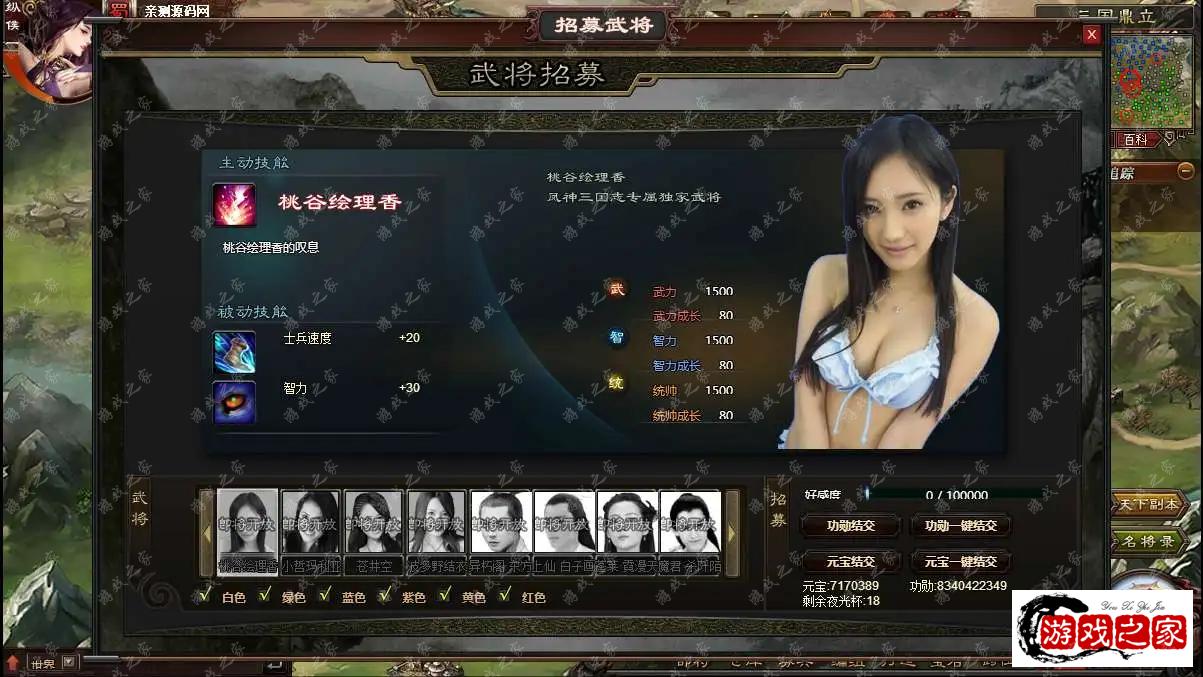Collapse the quest tracker with minus button
This screenshot has height=677, width=1203.
(x=1186, y=171)
